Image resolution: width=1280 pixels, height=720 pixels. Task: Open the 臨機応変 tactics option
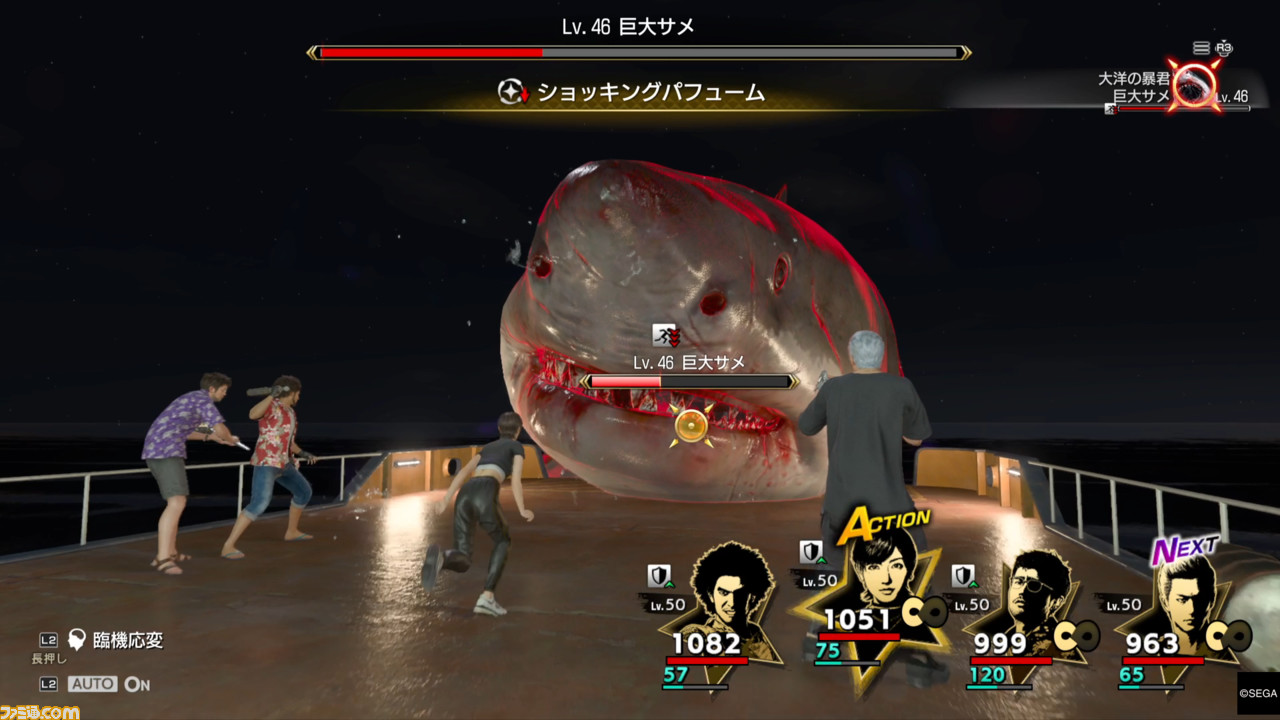pyautogui.click(x=116, y=641)
